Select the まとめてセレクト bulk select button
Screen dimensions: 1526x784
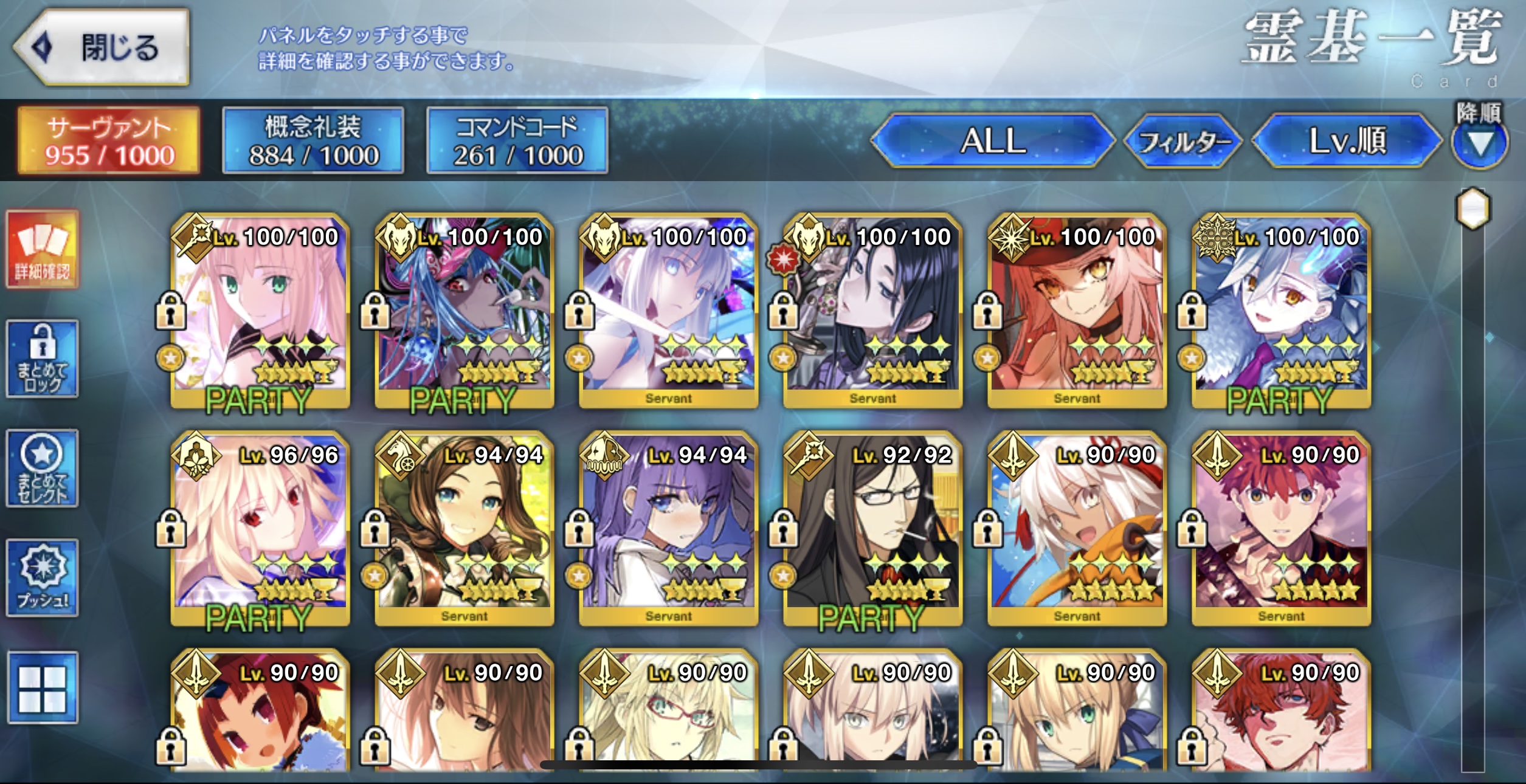coord(43,469)
